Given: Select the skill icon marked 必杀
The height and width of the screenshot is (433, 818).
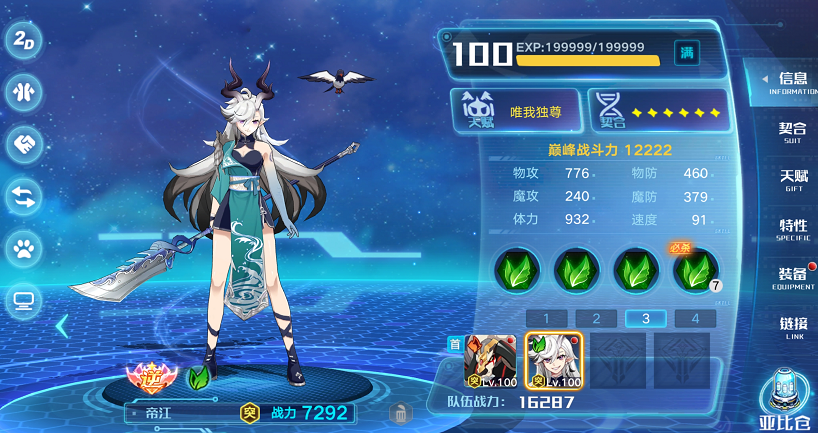Looking at the screenshot, I should (x=695, y=270).
